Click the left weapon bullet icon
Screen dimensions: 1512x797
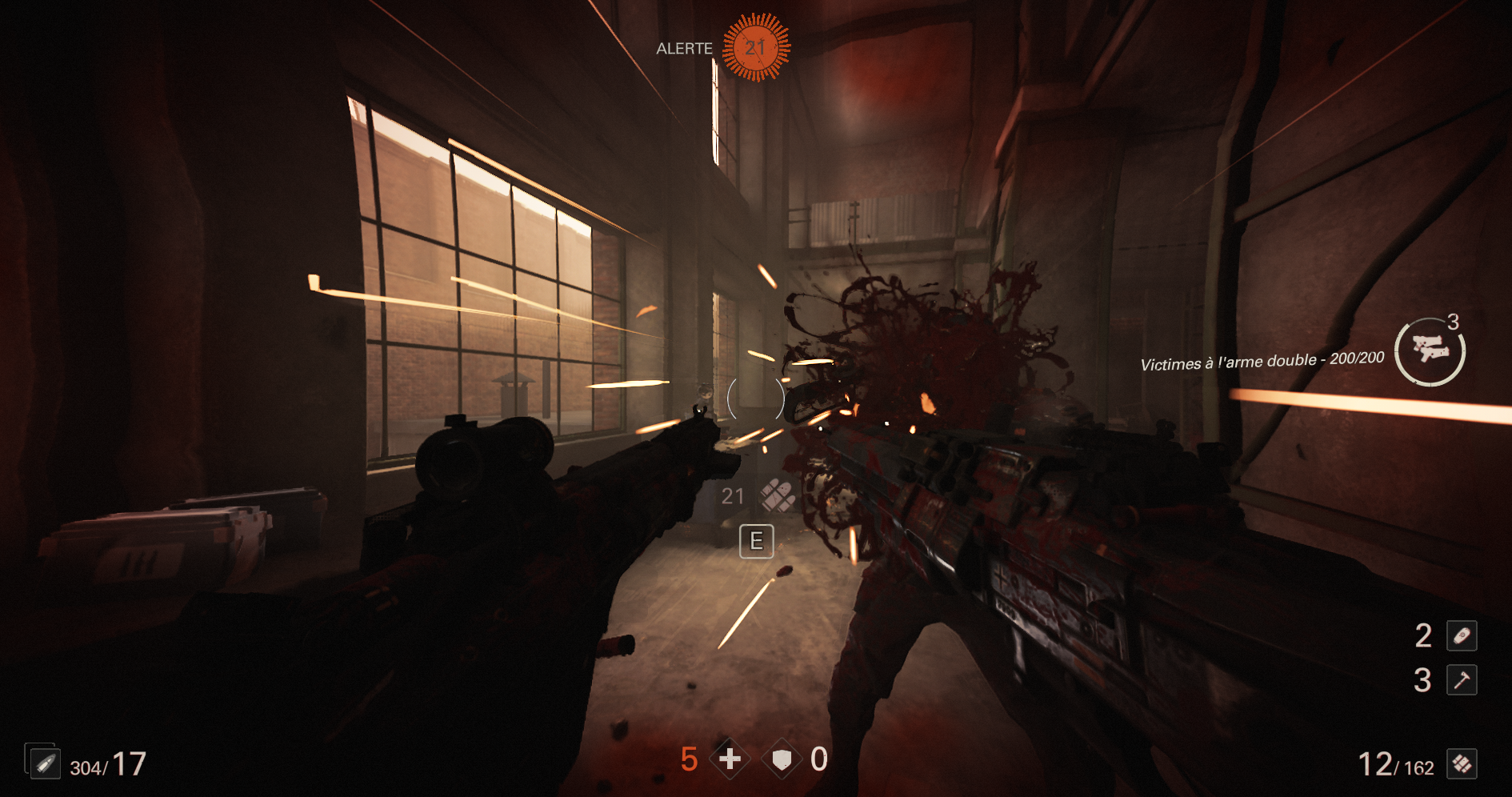click(44, 763)
